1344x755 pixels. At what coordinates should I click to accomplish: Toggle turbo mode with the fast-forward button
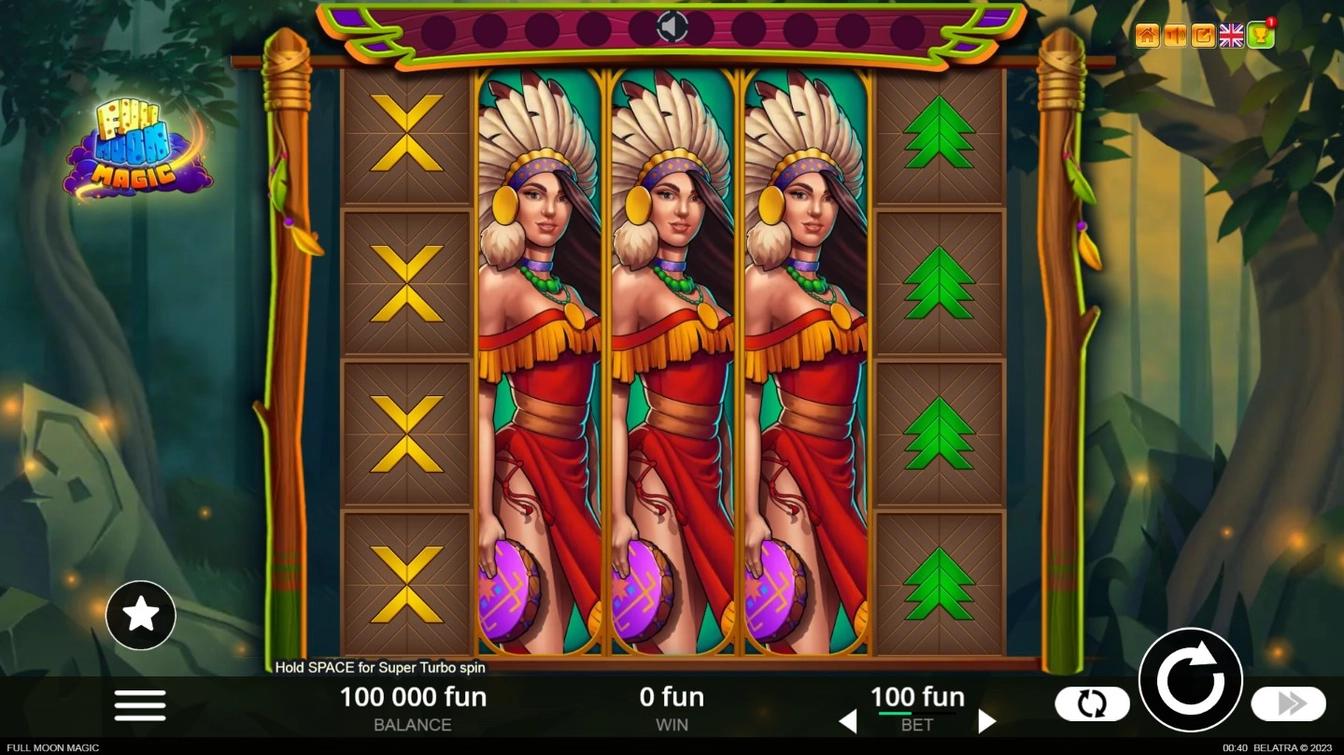tap(1288, 704)
